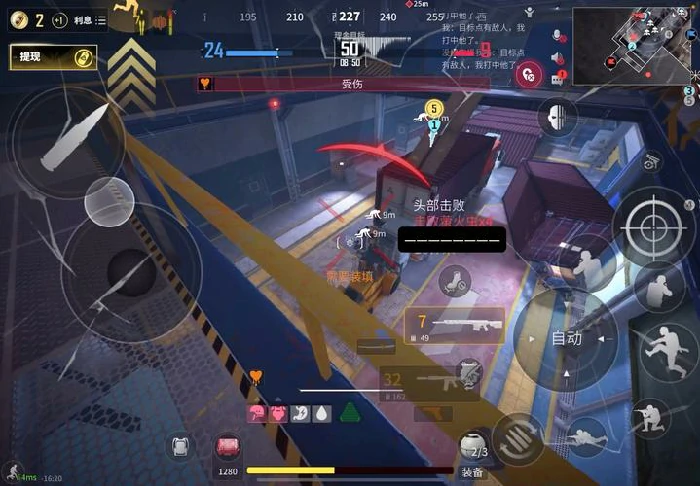
Task: Select the sniper rifle weapon slot
Action: (x=454, y=326)
